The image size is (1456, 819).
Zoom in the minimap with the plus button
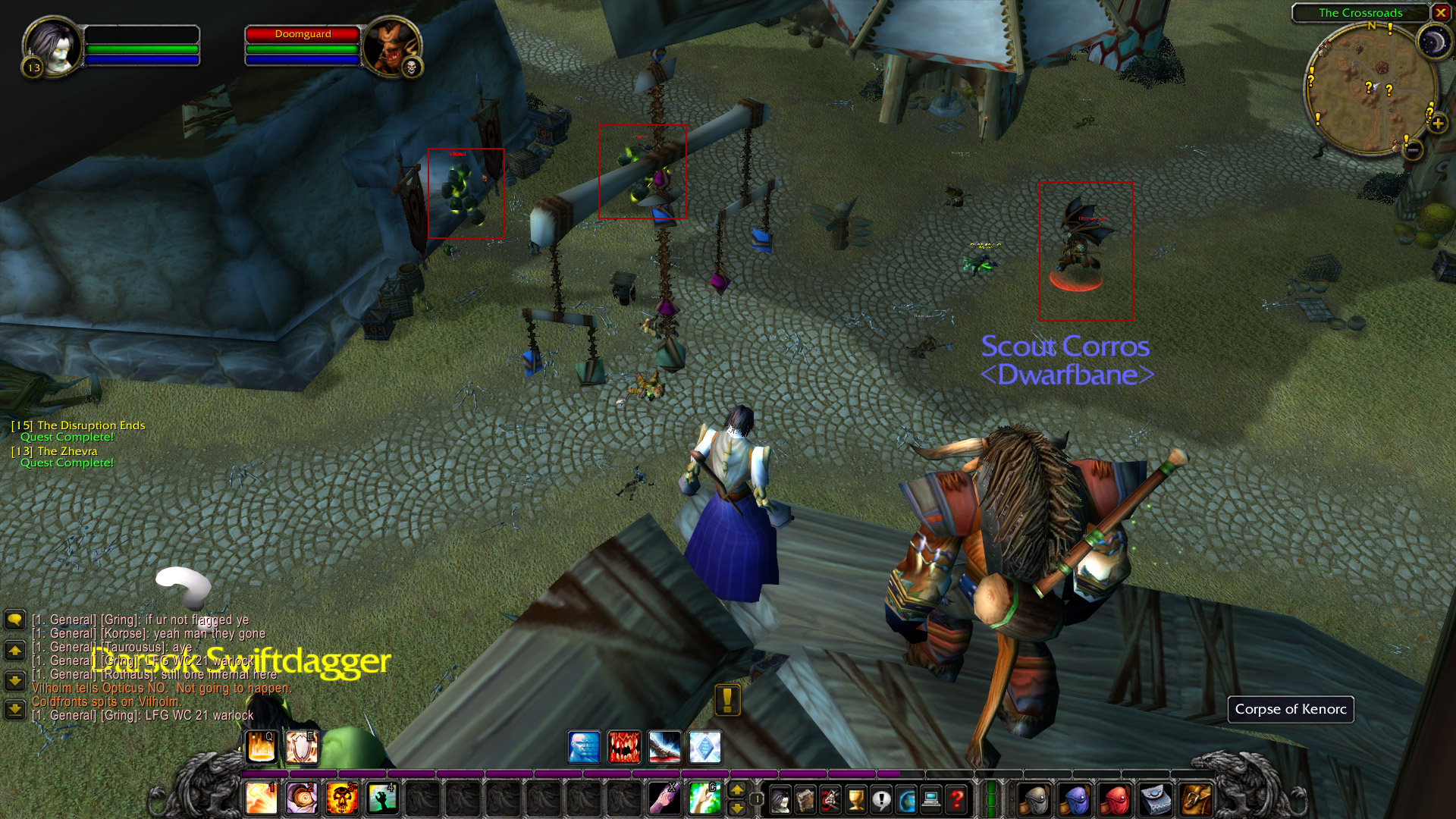(x=1438, y=124)
